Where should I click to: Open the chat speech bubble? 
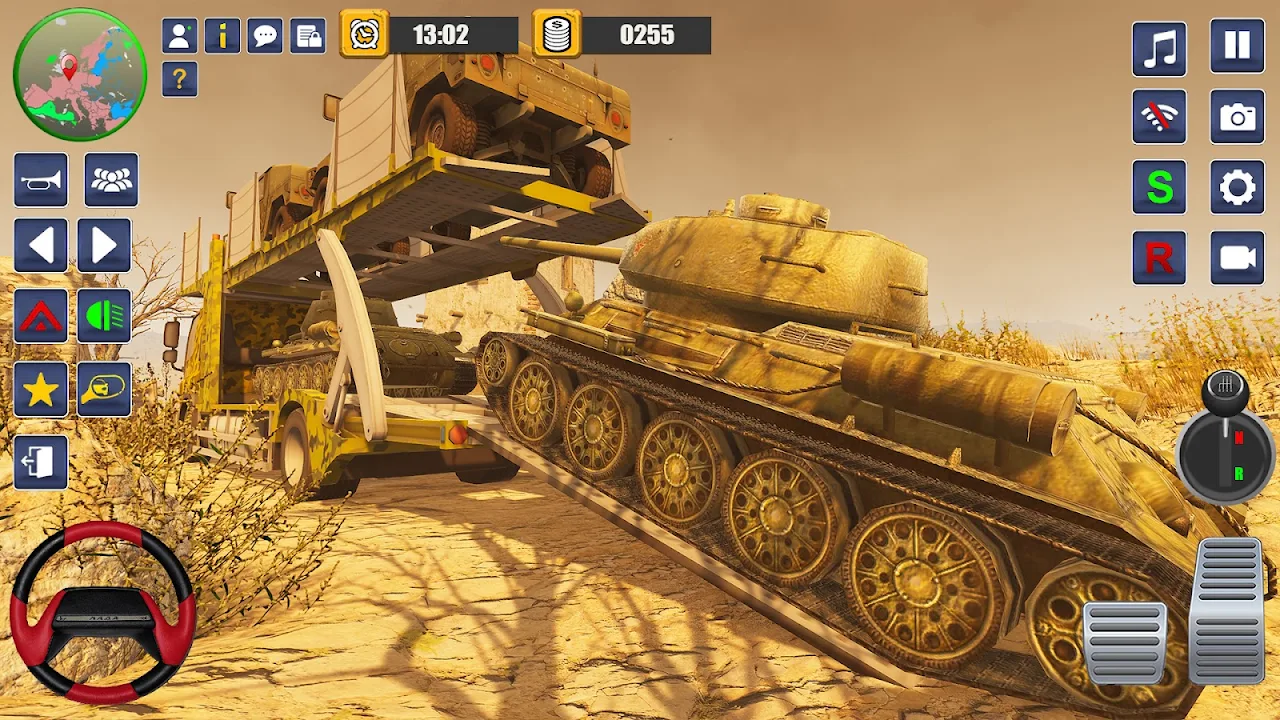point(265,36)
